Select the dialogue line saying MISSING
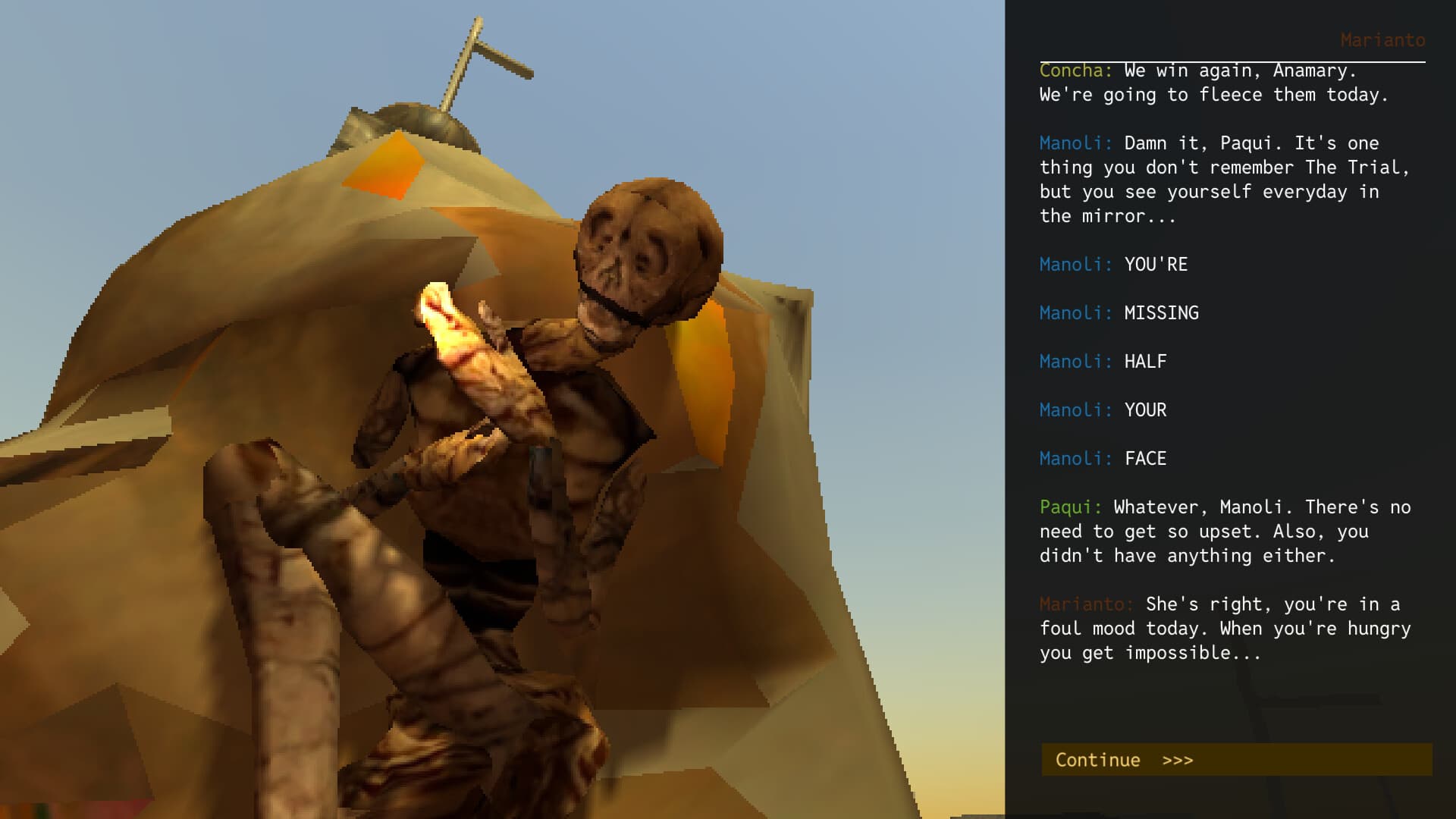Screen dimensions: 1456x819 (x=1159, y=313)
